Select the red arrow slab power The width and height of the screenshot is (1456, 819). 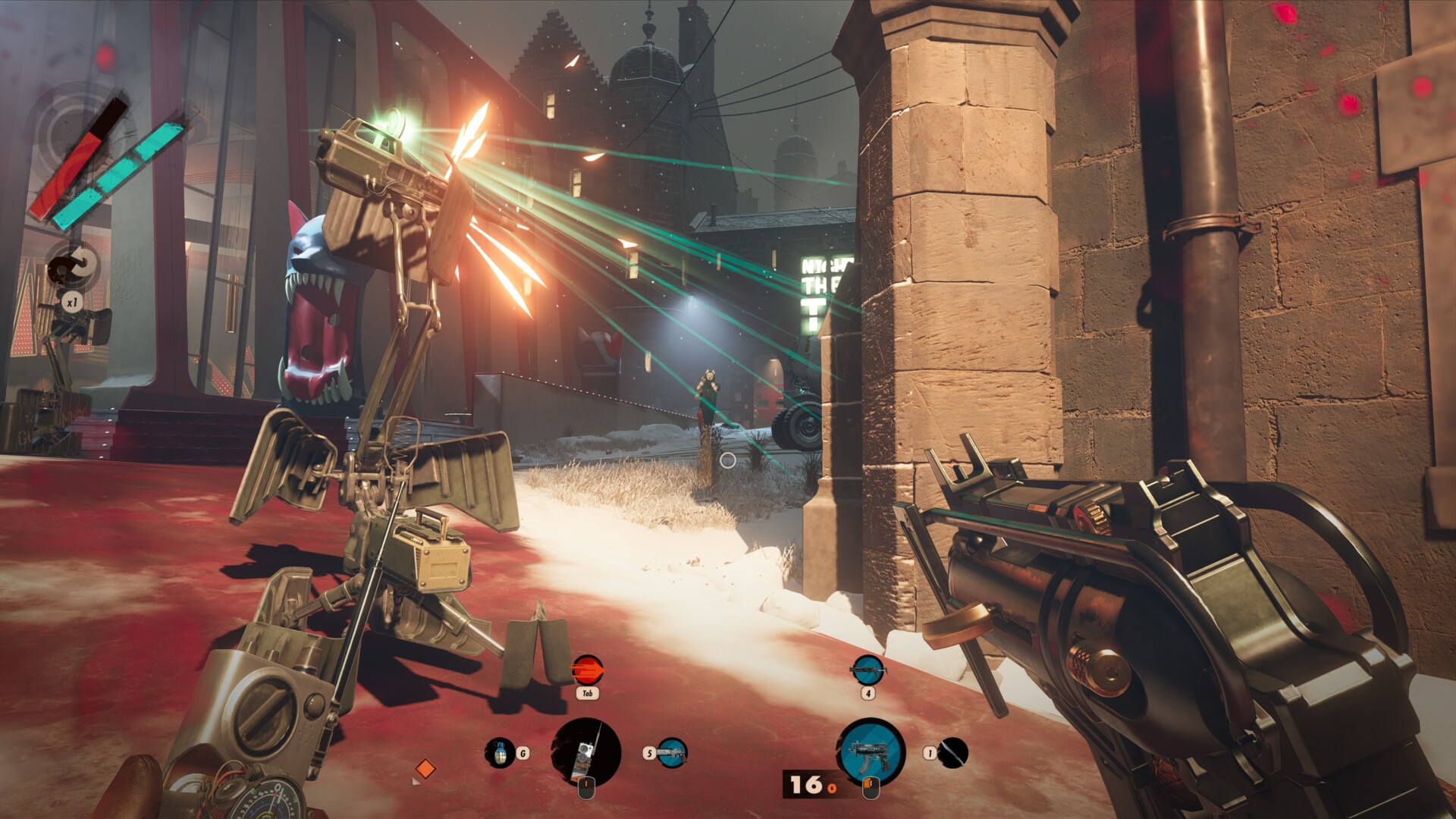587,670
